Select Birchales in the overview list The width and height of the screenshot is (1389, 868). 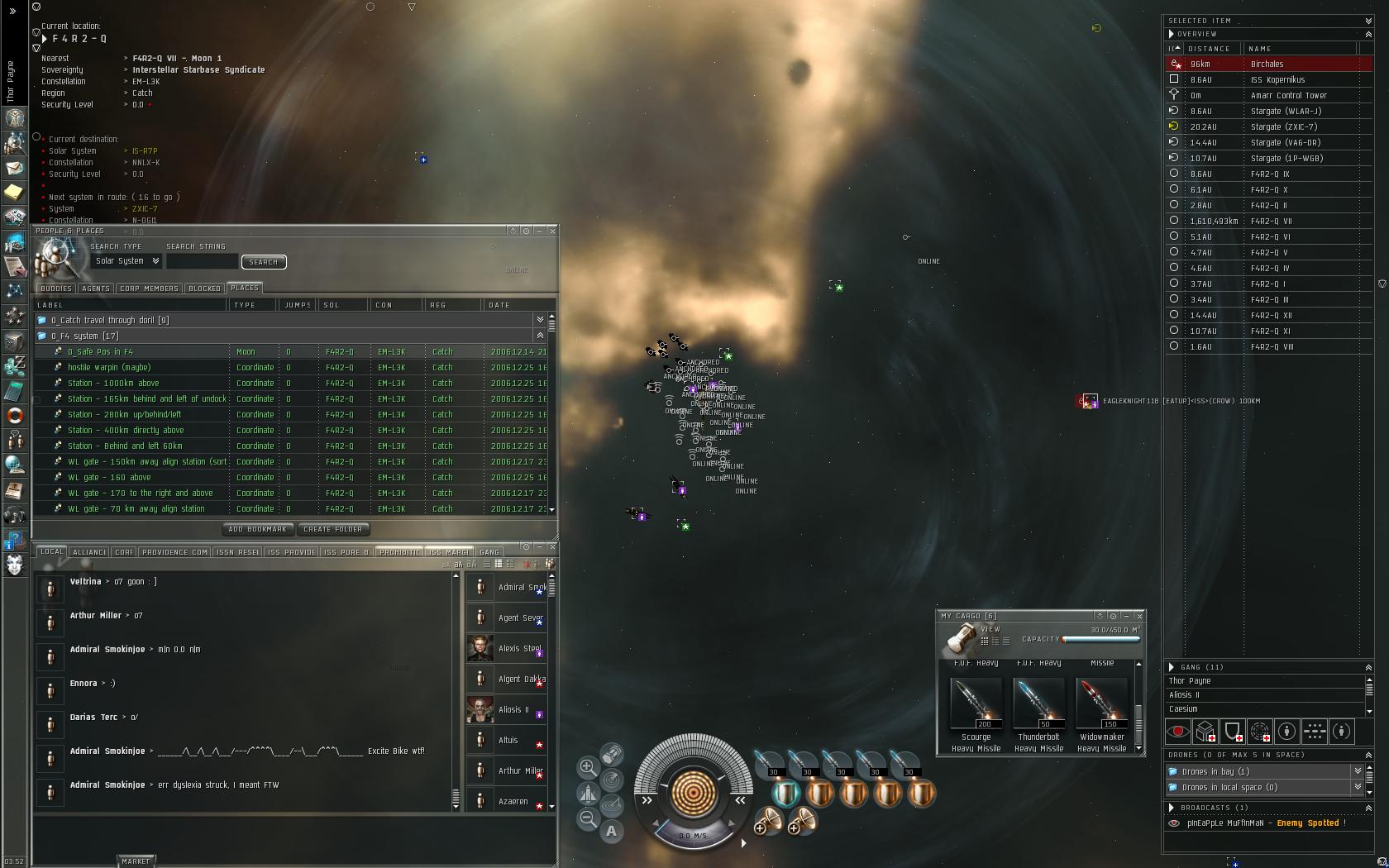(x=1267, y=64)
